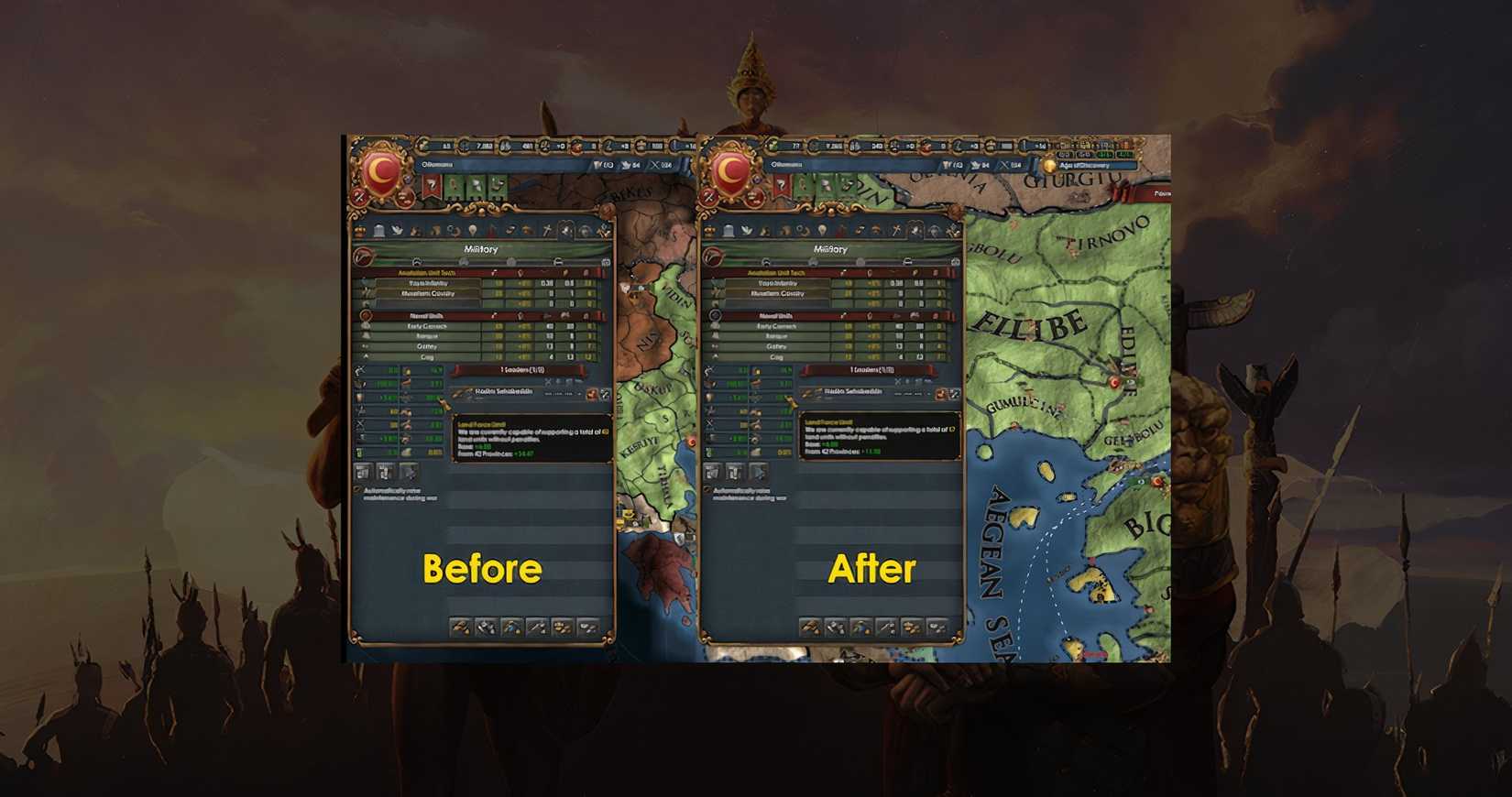Open the Ottoman treasury ledger via ducats icon
Image resolution: width=1512 pixels, height=797 pixels.
[x=422, y=146]
